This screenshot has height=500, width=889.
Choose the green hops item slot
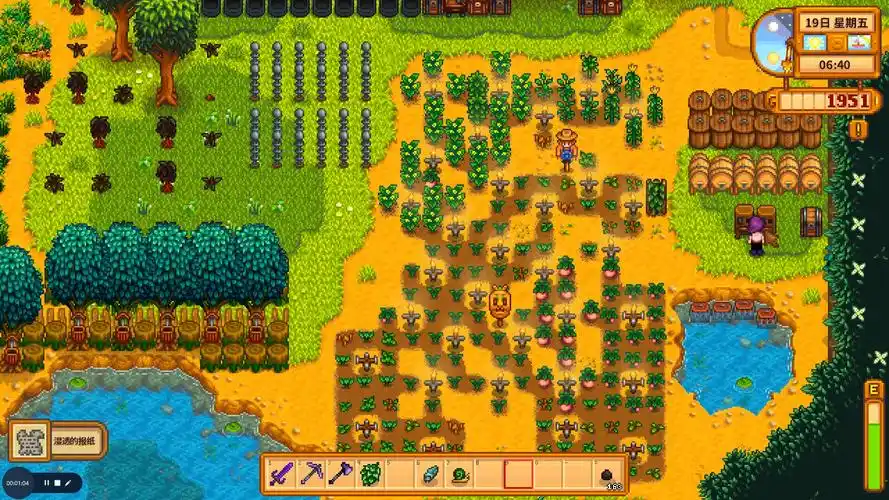click(370, 473)
